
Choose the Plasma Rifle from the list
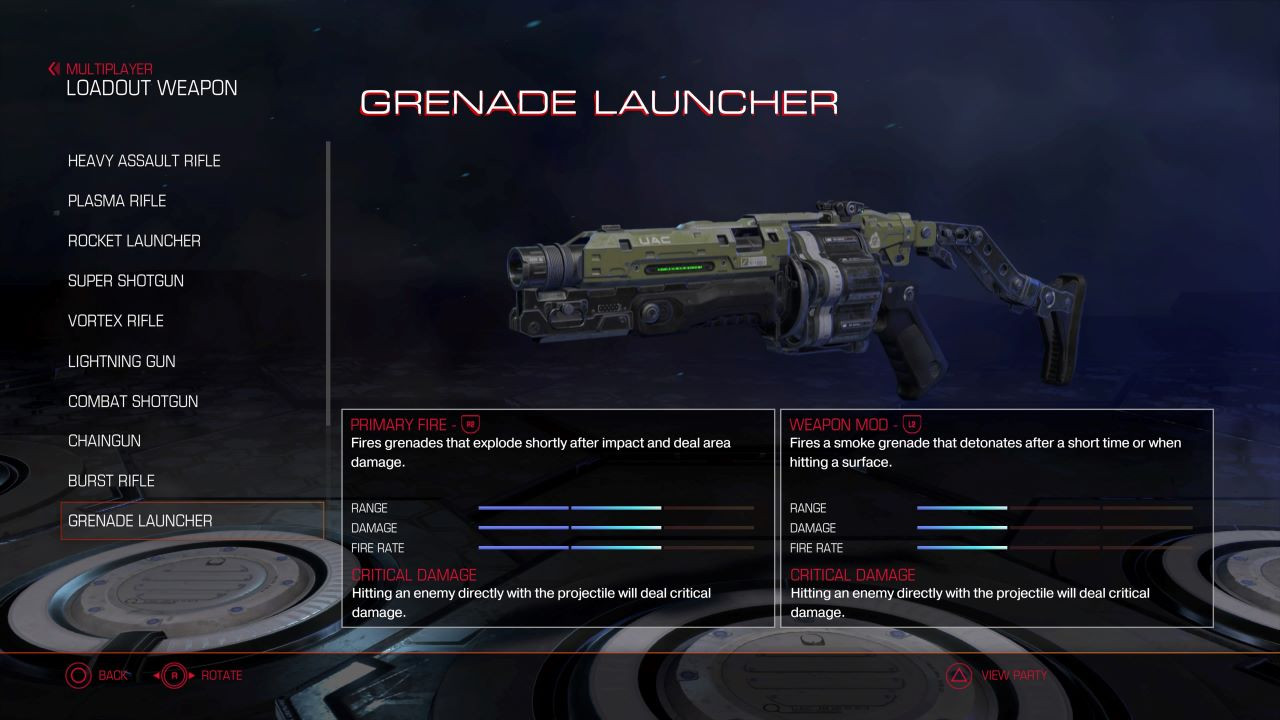point(117,201)
